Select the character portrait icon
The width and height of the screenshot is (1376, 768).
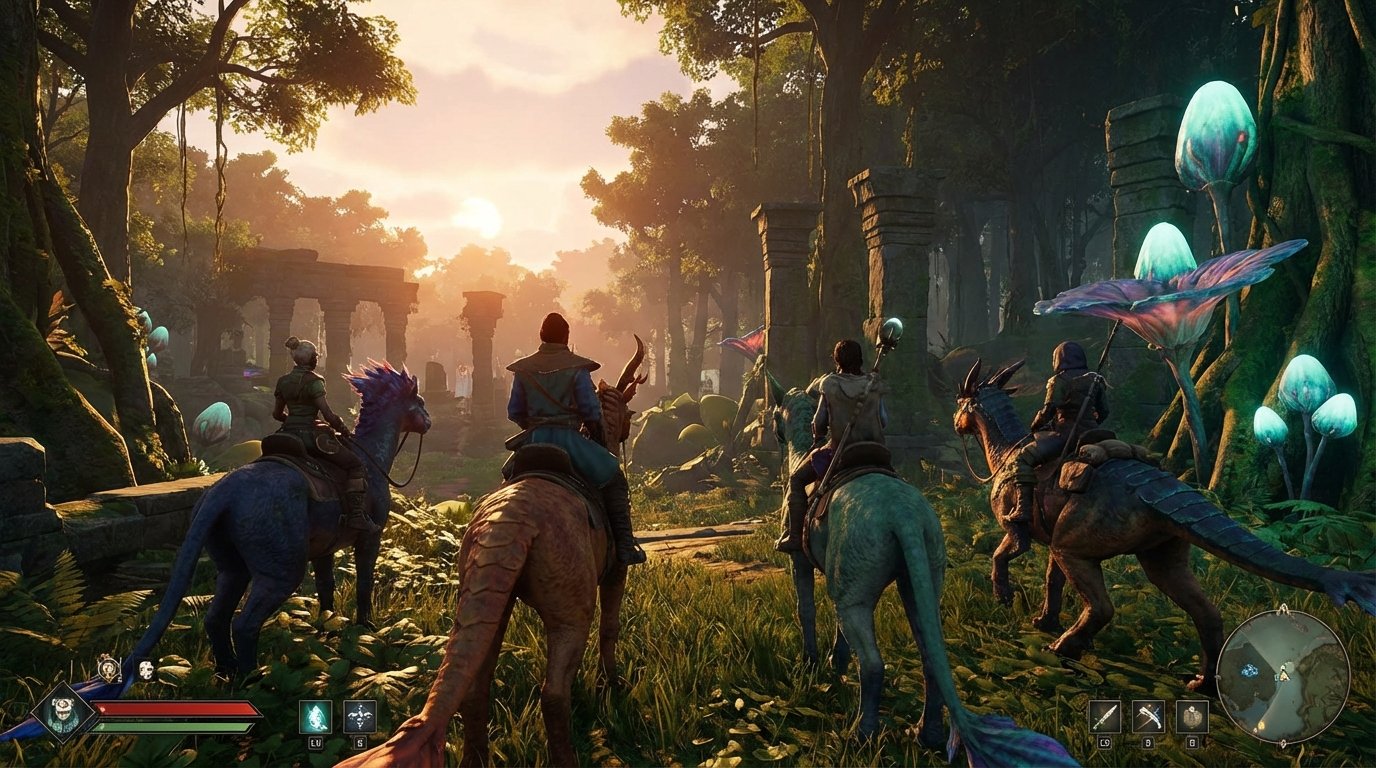click(x=62, y=709)
